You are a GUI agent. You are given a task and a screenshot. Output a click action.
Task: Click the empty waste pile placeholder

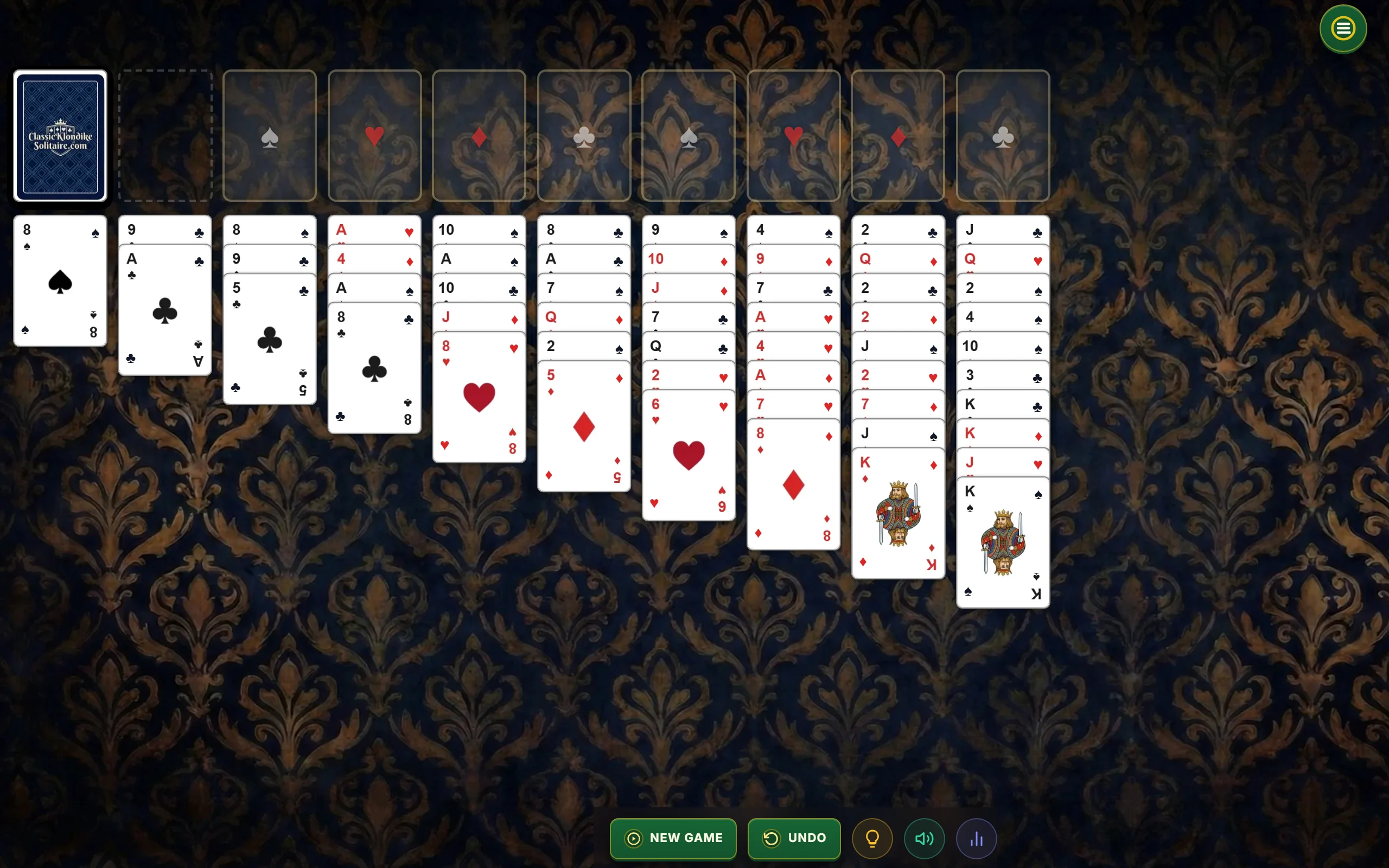coord(165,136)
